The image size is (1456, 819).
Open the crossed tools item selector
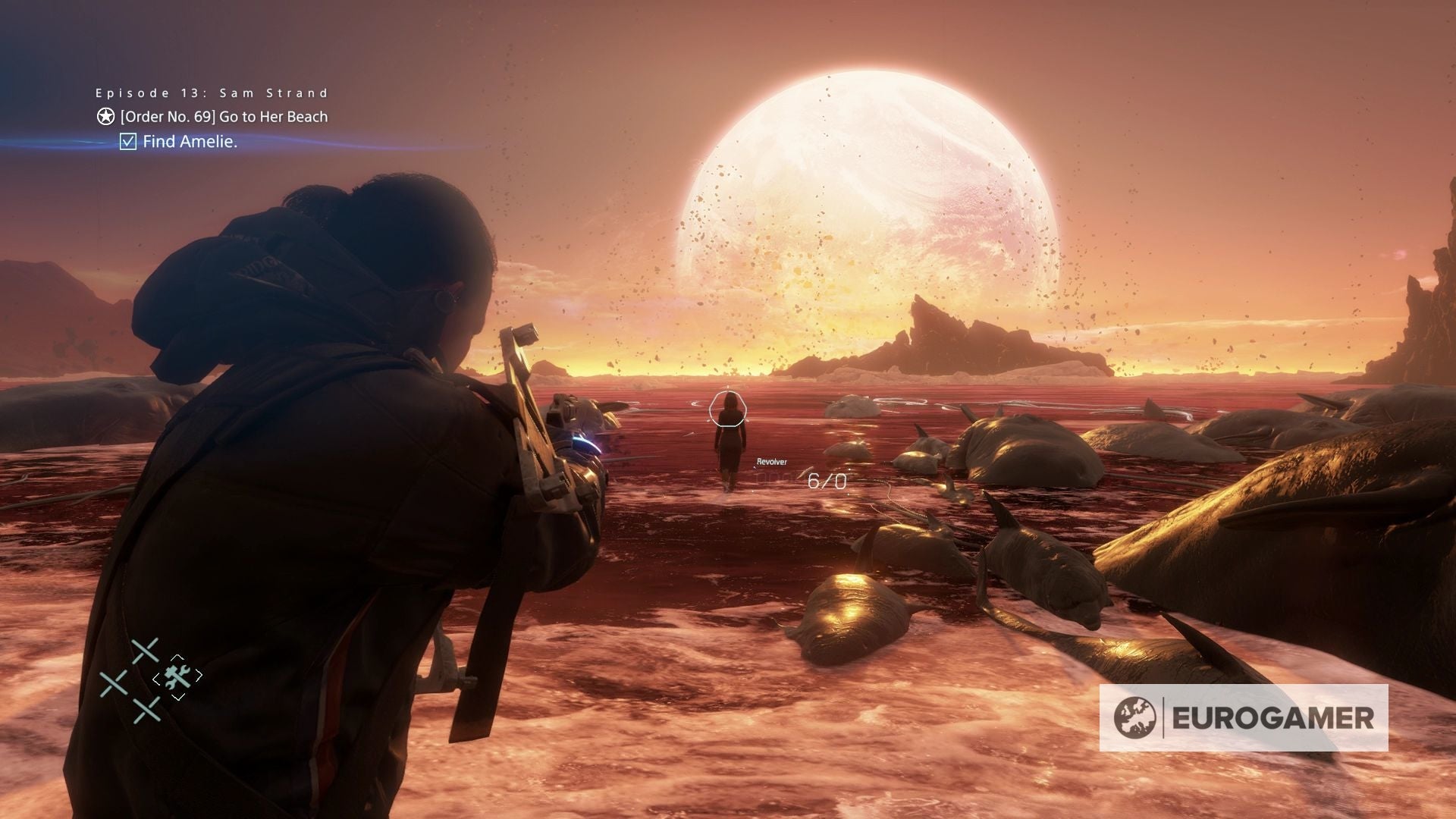pos(178,676)
